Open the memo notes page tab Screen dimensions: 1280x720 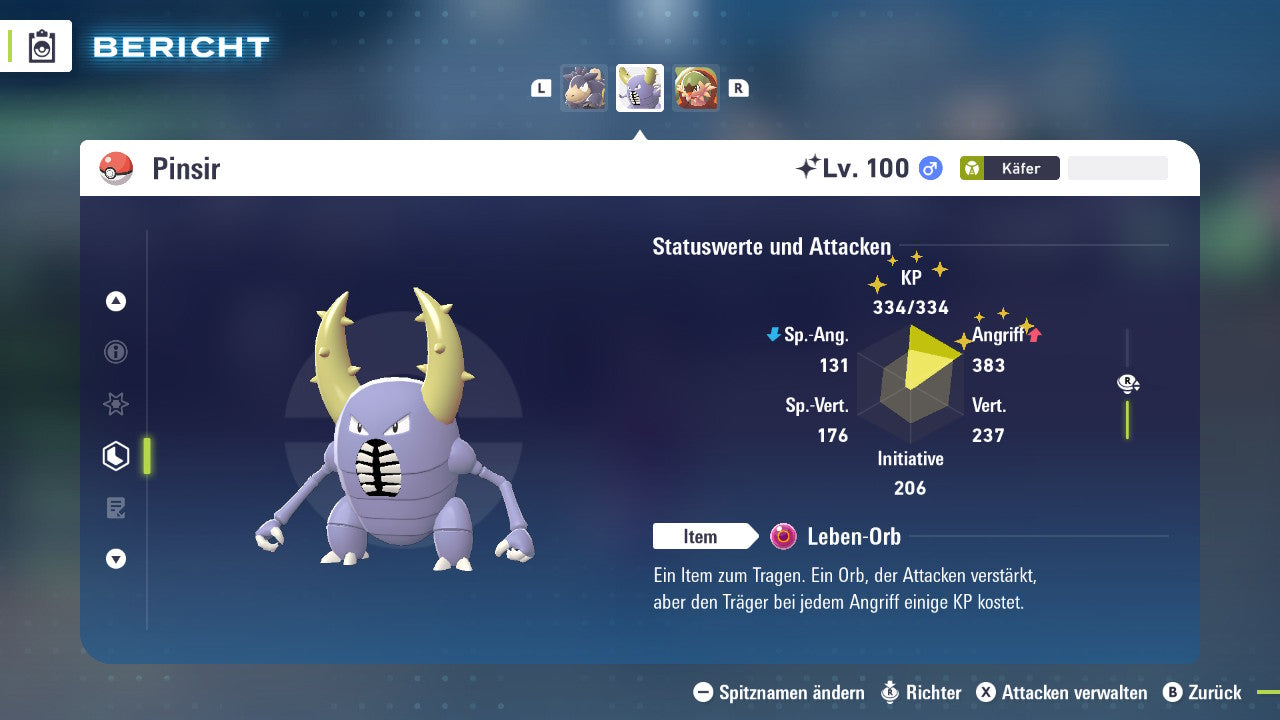coord(116,508)
